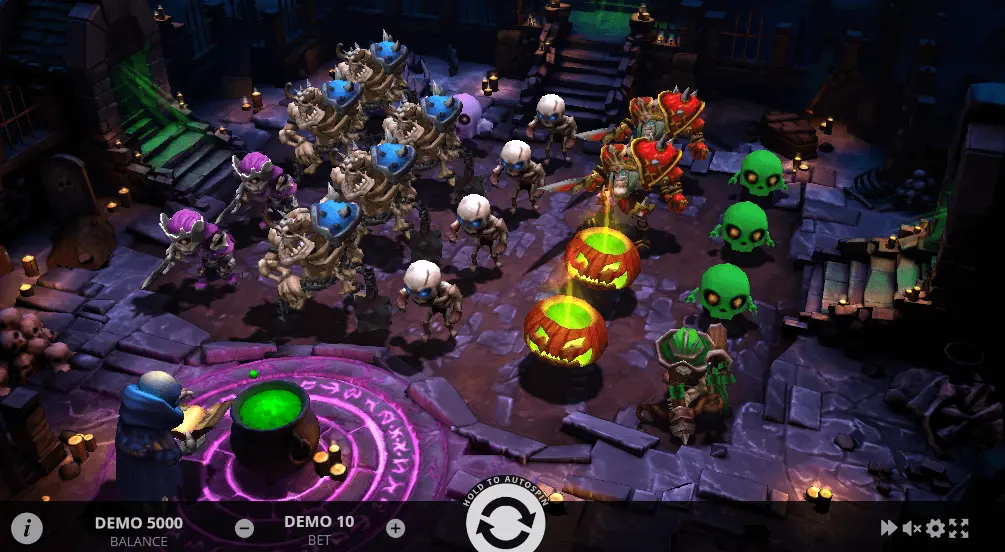Image resolution: width=1005 pixels, height=552 pixels.
Task: Decrease the bet with the minus button
Action: pyautogui.click(x=244, y=528)
